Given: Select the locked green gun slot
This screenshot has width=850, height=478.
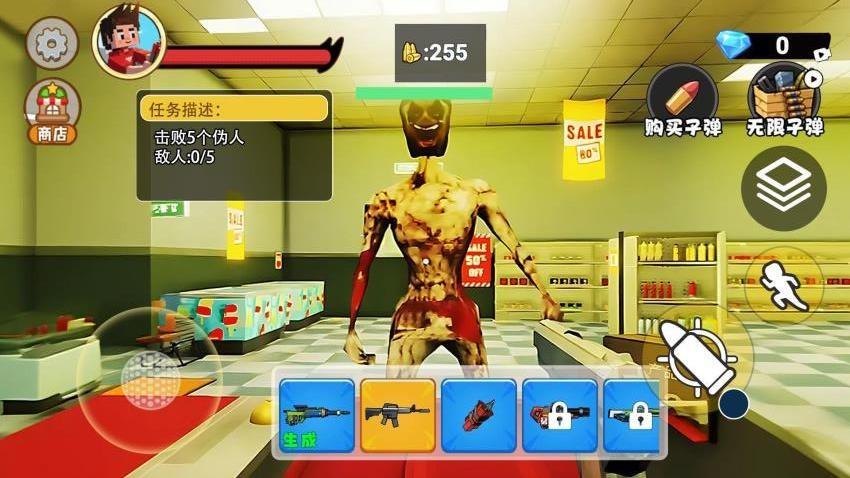Looking at the screenshot, I should [634, 414].
